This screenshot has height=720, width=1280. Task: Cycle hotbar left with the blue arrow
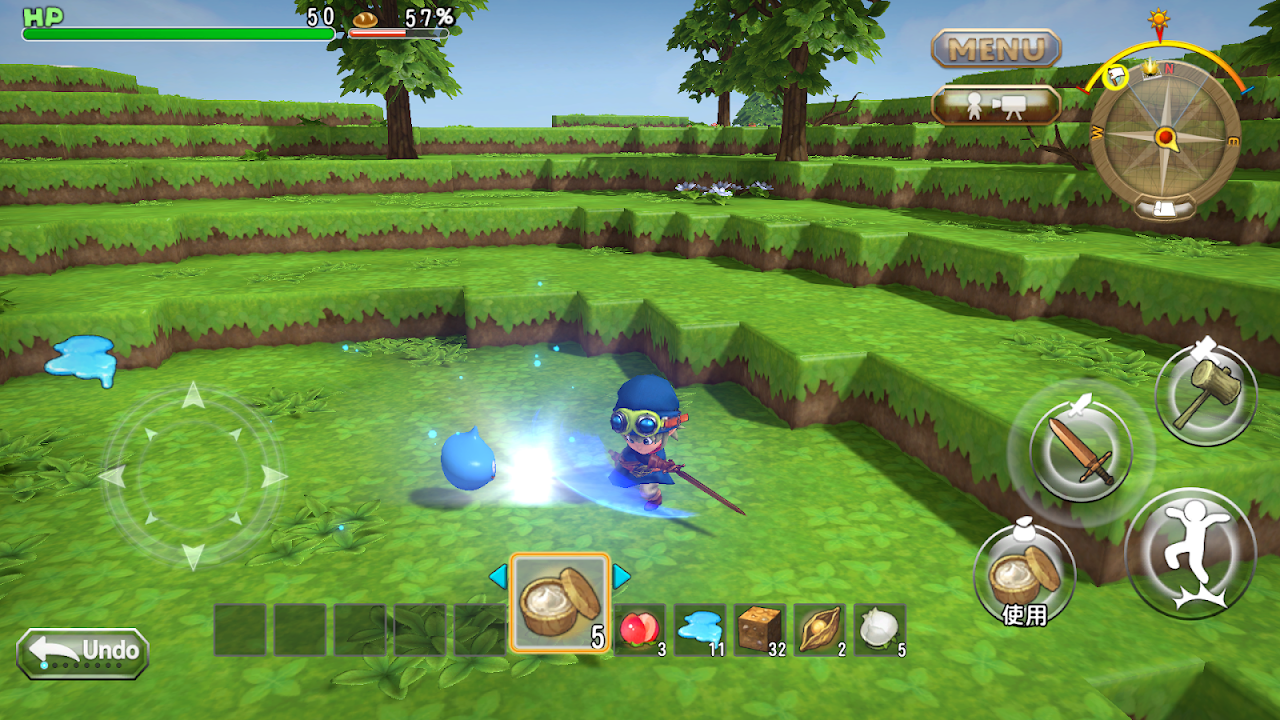coord(498,576)
